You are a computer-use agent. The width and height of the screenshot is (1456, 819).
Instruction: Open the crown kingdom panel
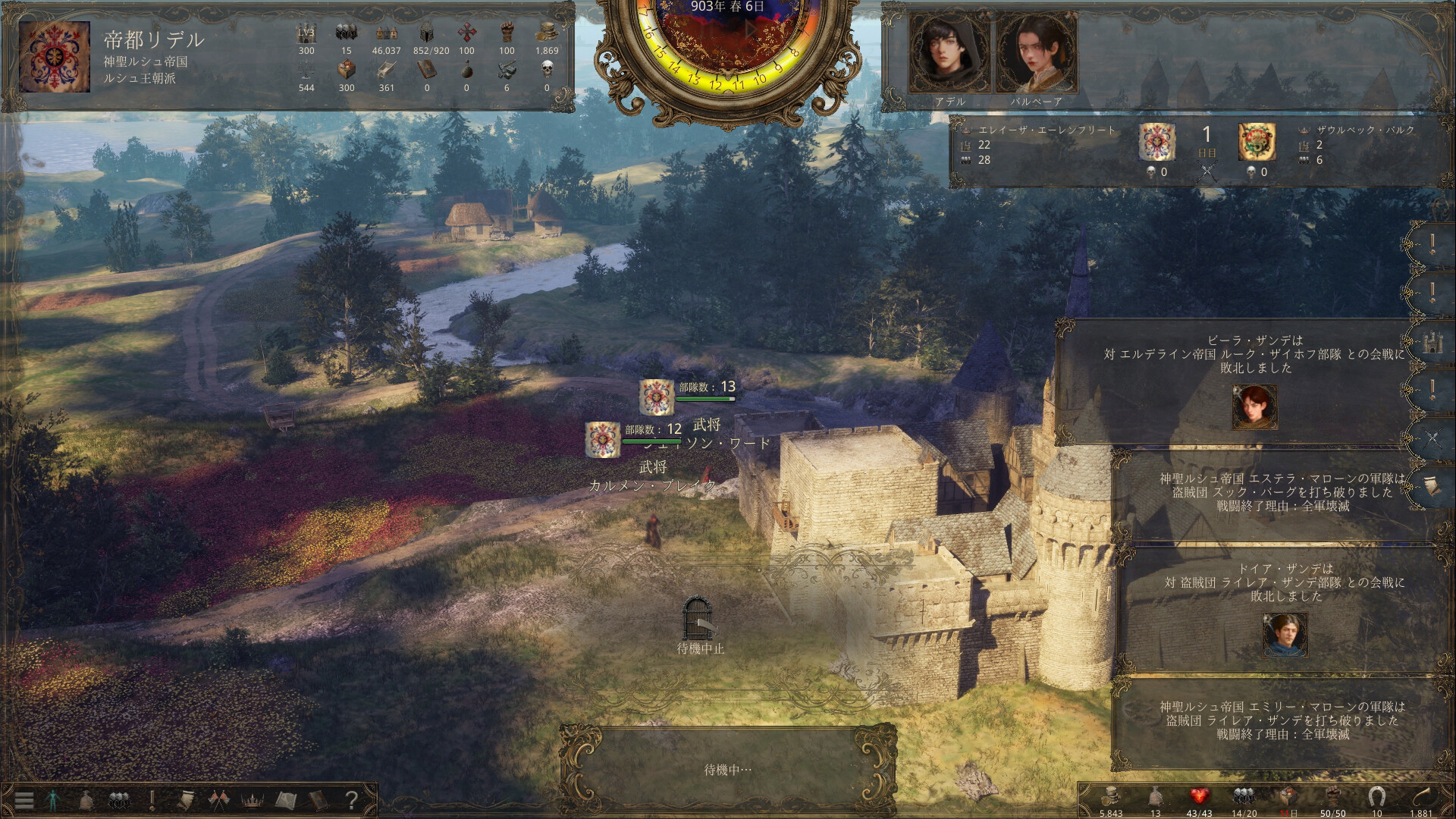(251, 800)
